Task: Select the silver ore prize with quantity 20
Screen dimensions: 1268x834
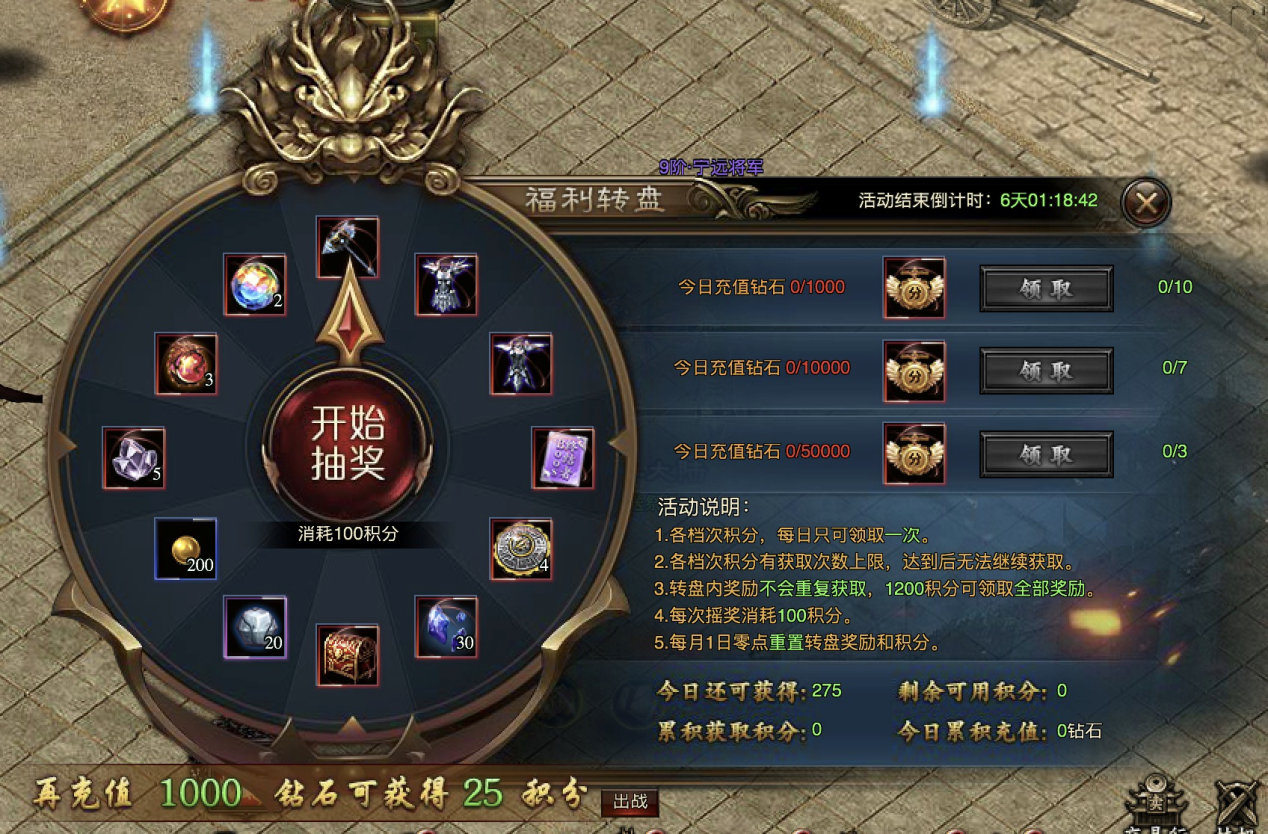Action: [x=255, y=627]
